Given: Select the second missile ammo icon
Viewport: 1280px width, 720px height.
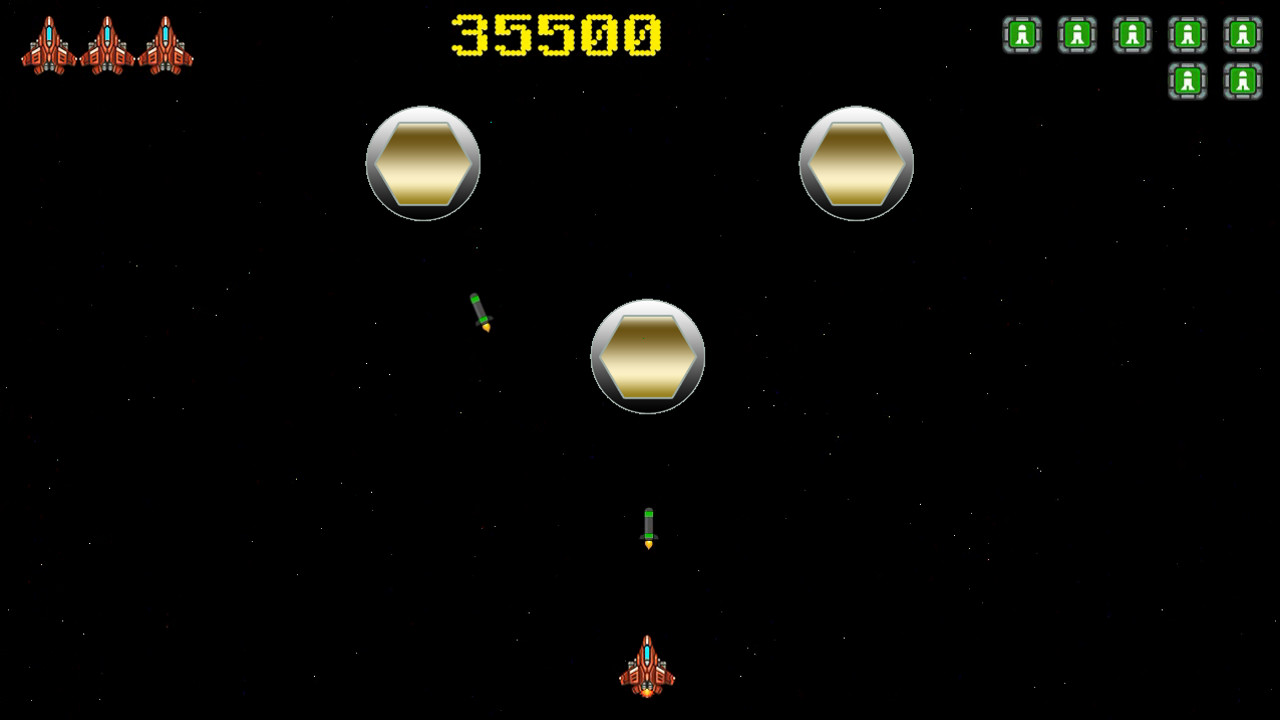Looking at the screenshot, I should pos(1076,35).
